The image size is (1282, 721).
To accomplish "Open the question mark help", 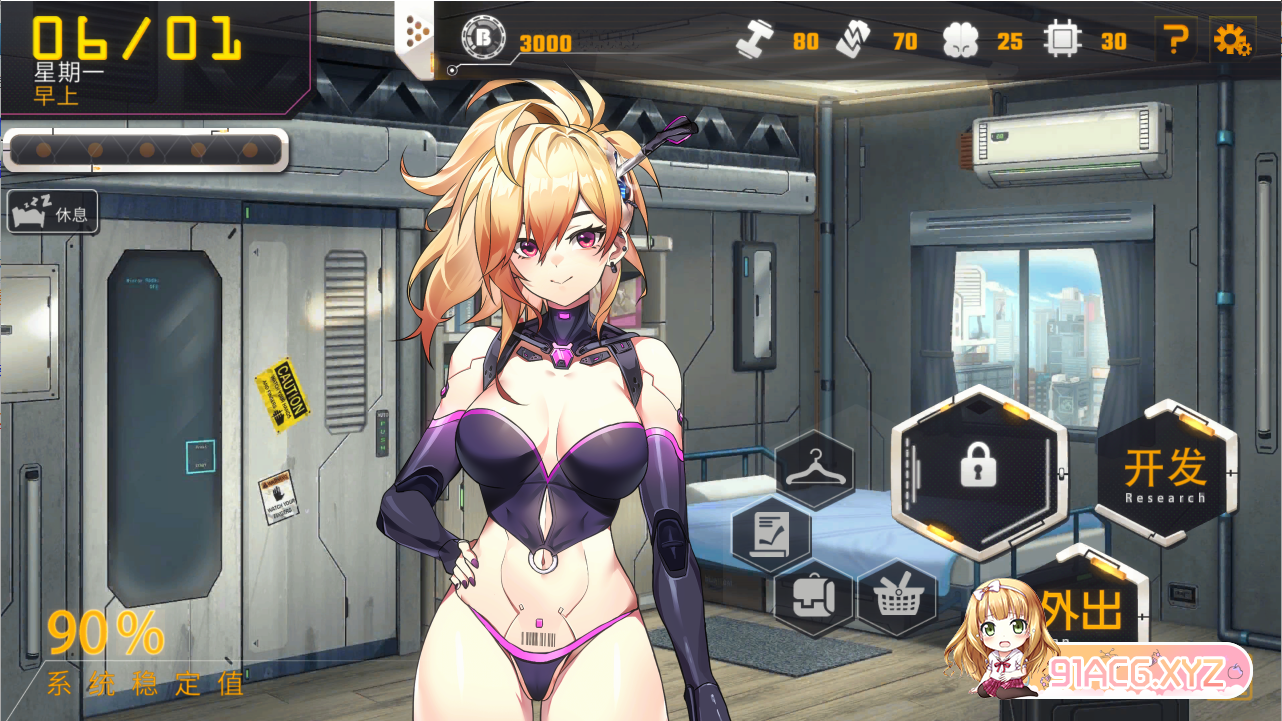I will [x=1176, y=40].
